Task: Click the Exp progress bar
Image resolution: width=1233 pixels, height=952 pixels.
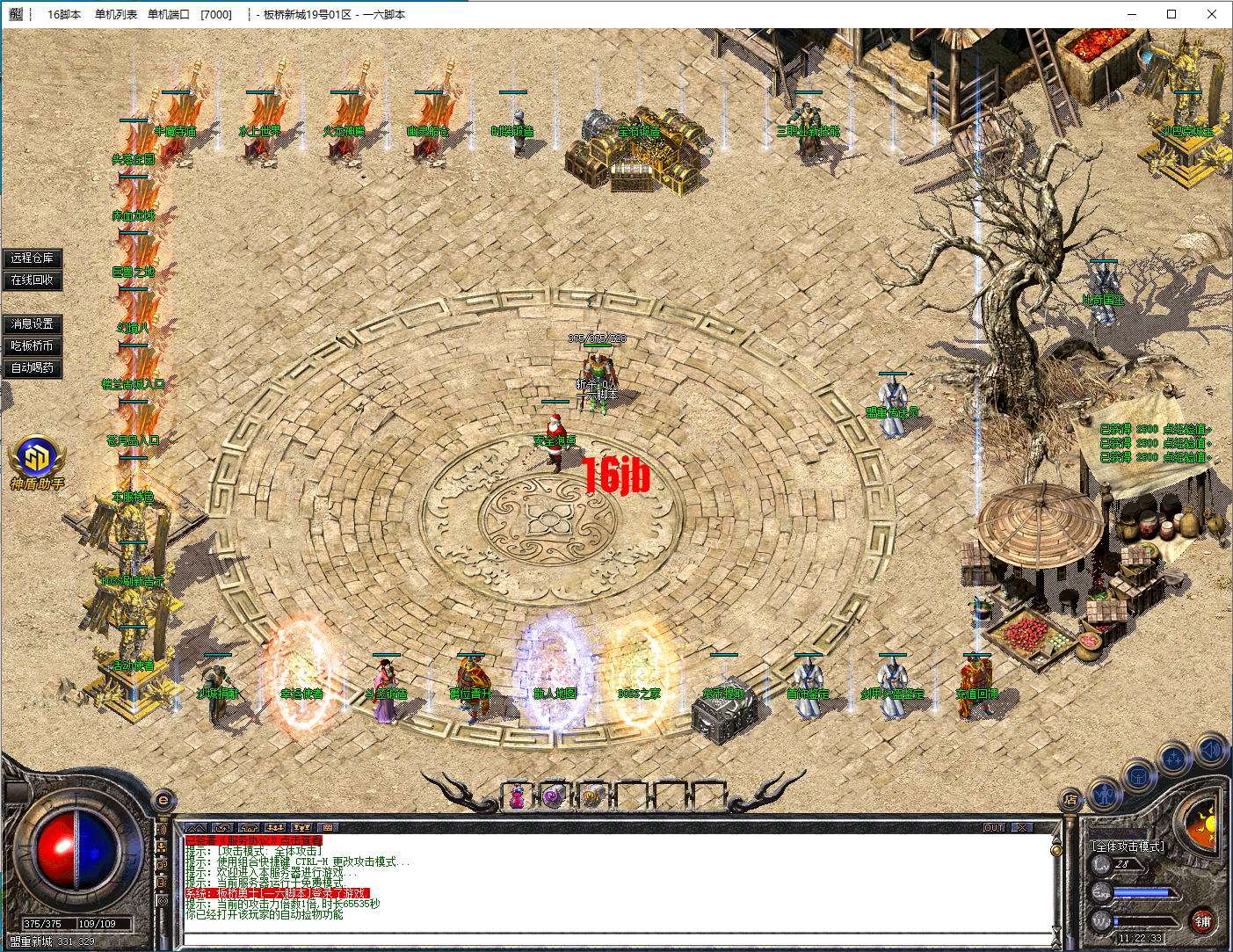Action: [x=1140, y=892]
